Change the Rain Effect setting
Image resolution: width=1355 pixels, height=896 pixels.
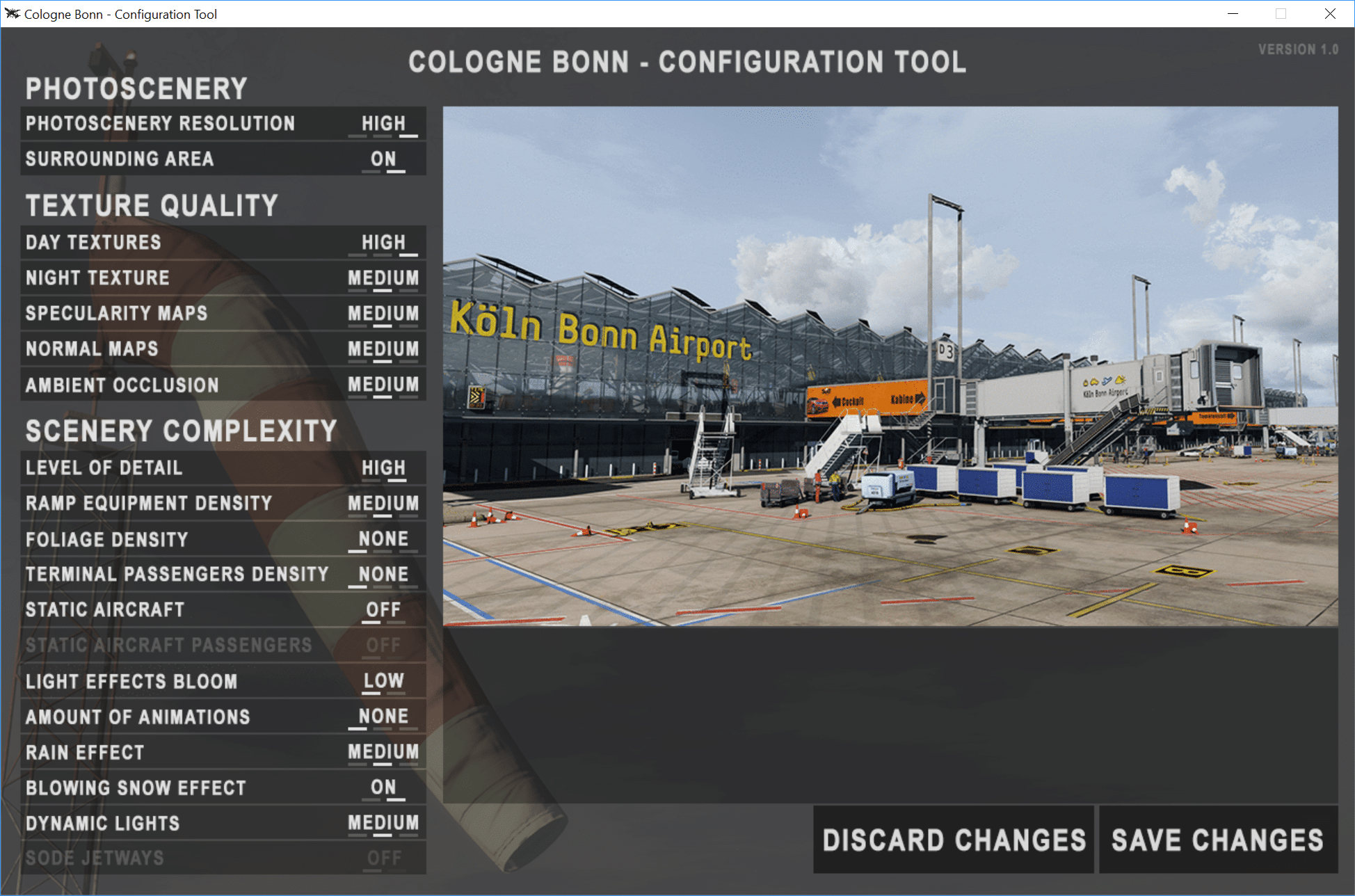pos(383,752)
